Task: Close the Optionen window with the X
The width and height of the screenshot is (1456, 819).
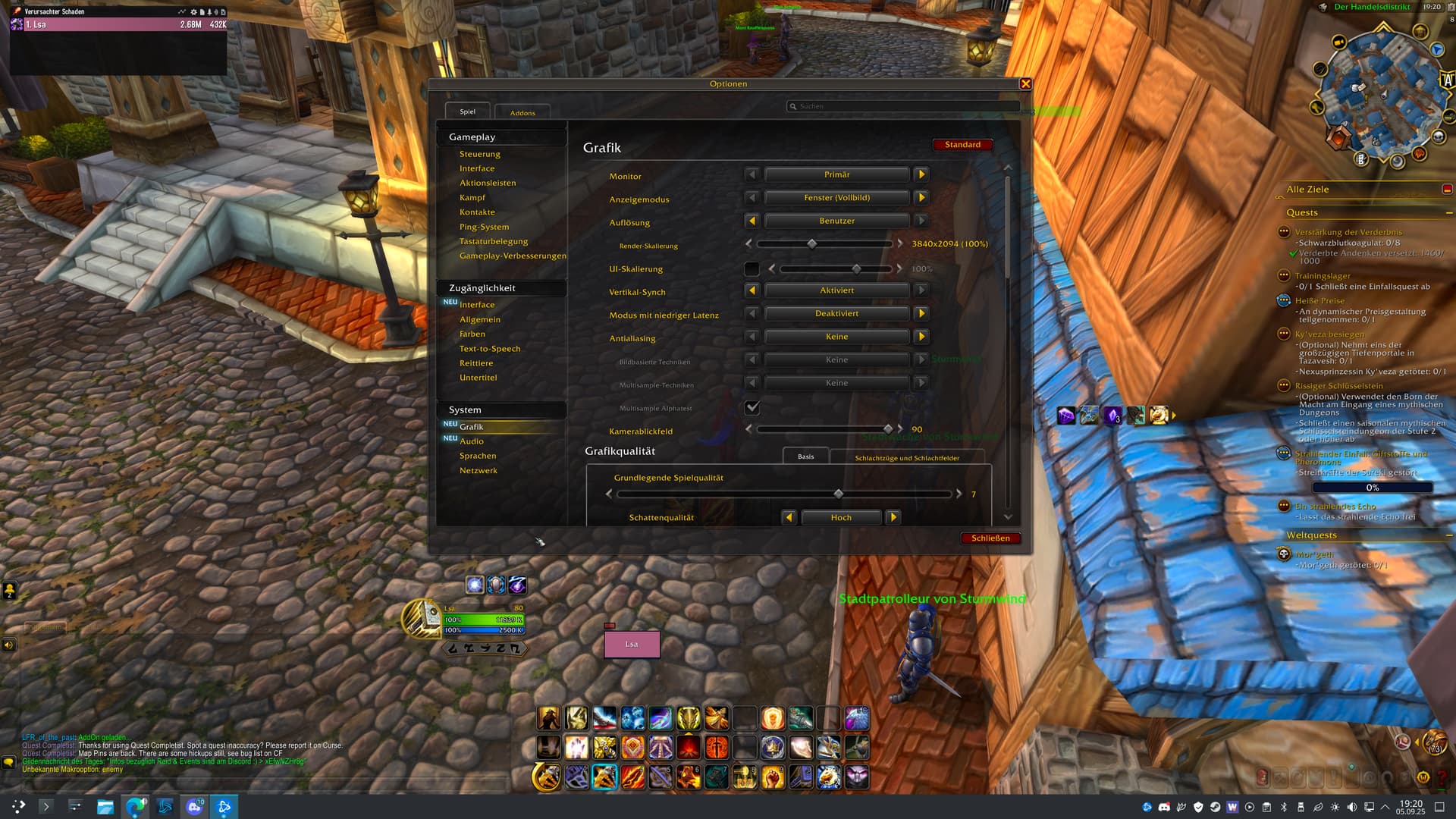Action: pyautogui.click(x=1025, y=84)
